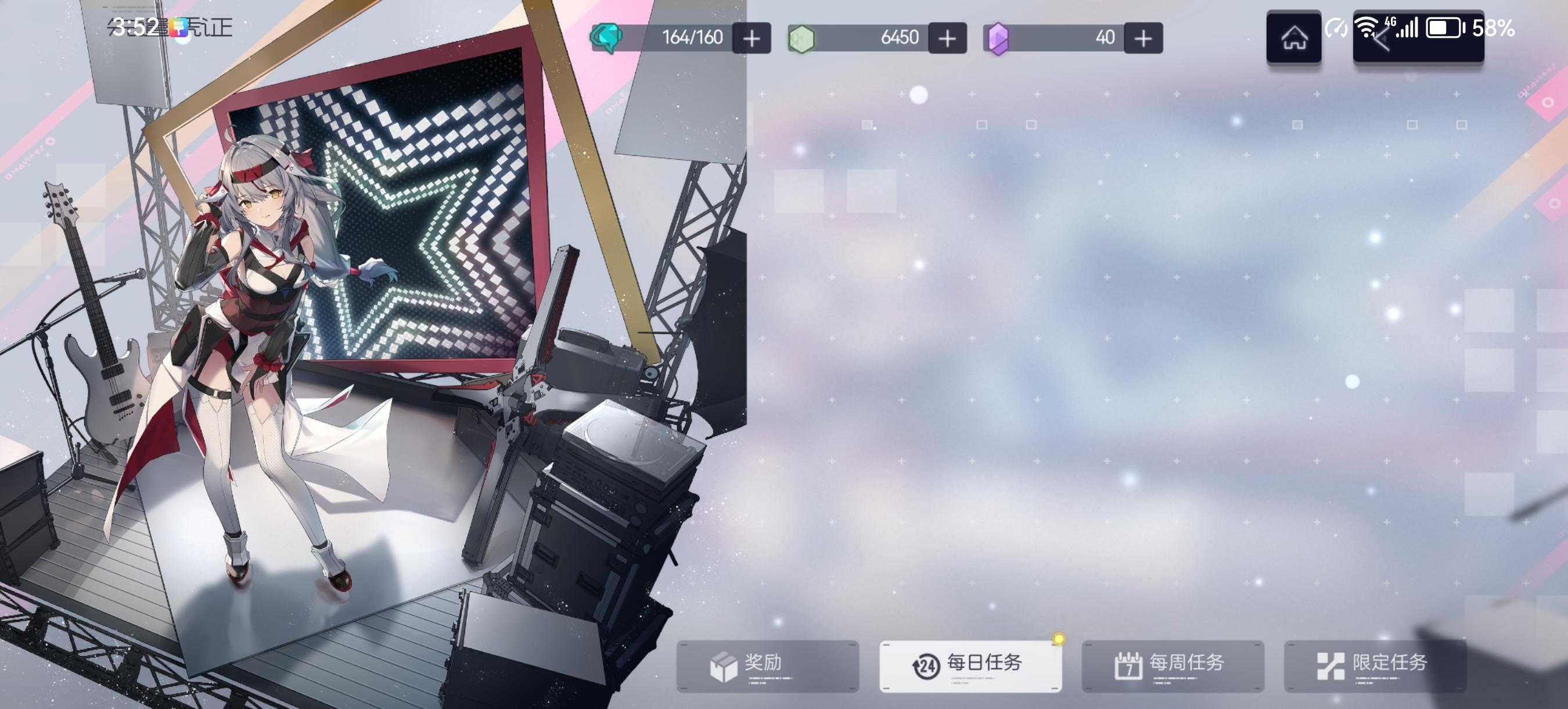This screenshot has height=709, width=1568.
Task: Tap plus to refill stamina 164/160
Action: click(750, 38)
